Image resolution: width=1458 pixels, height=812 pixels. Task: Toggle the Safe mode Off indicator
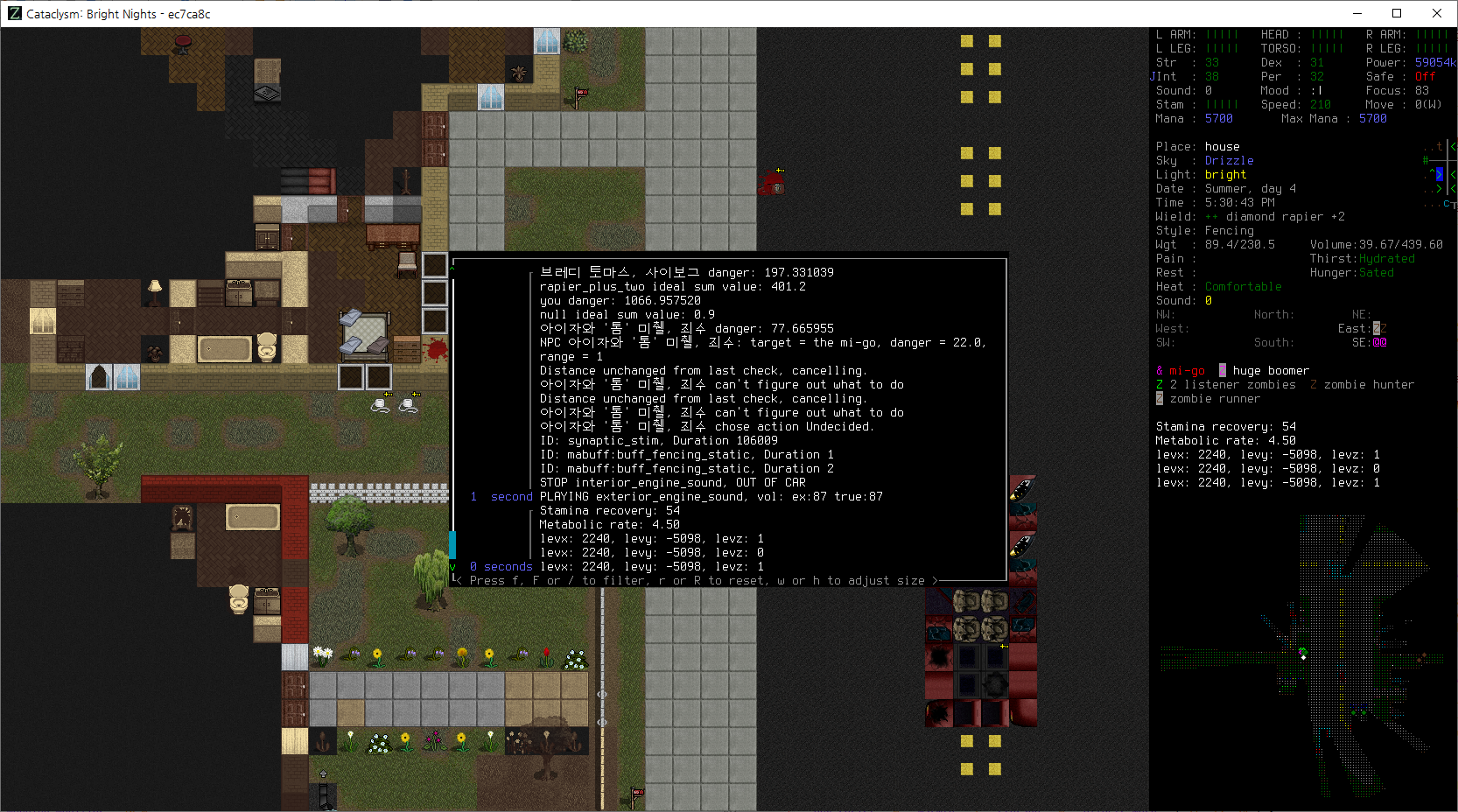[1425, 76]
